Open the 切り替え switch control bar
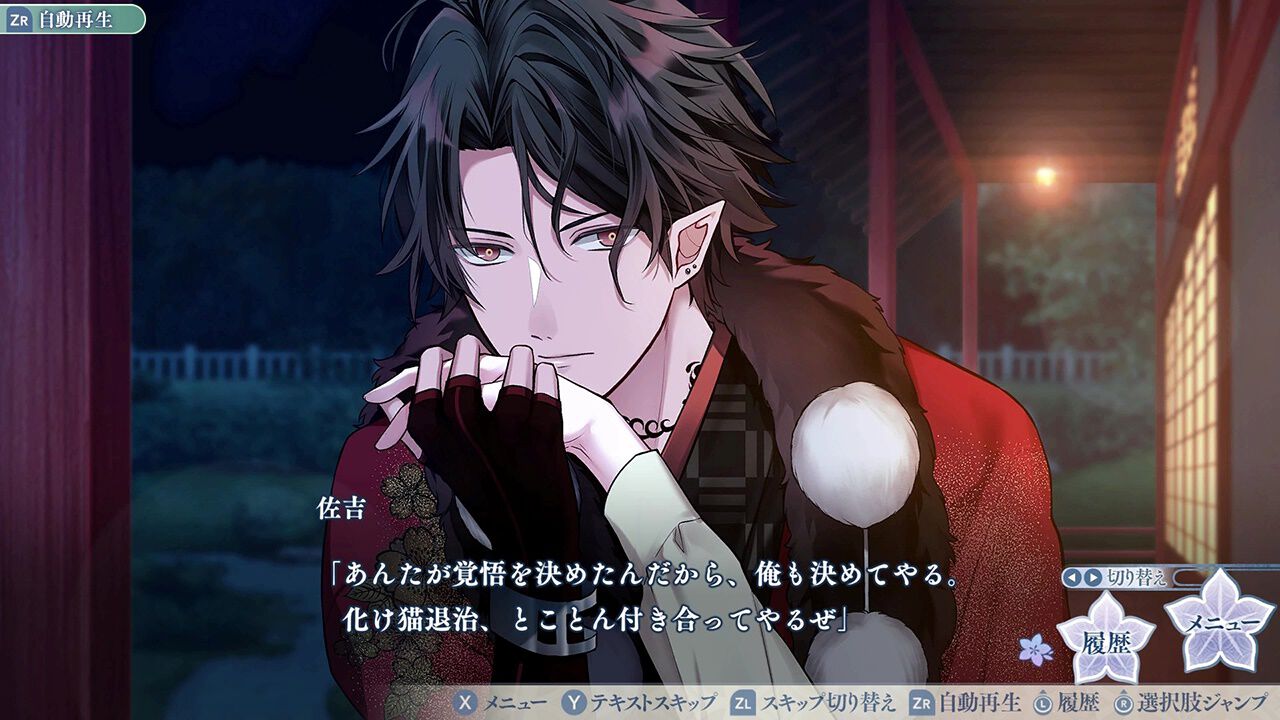The width and height of the screenshot is (1280, 720). [x=1137, y=577]
